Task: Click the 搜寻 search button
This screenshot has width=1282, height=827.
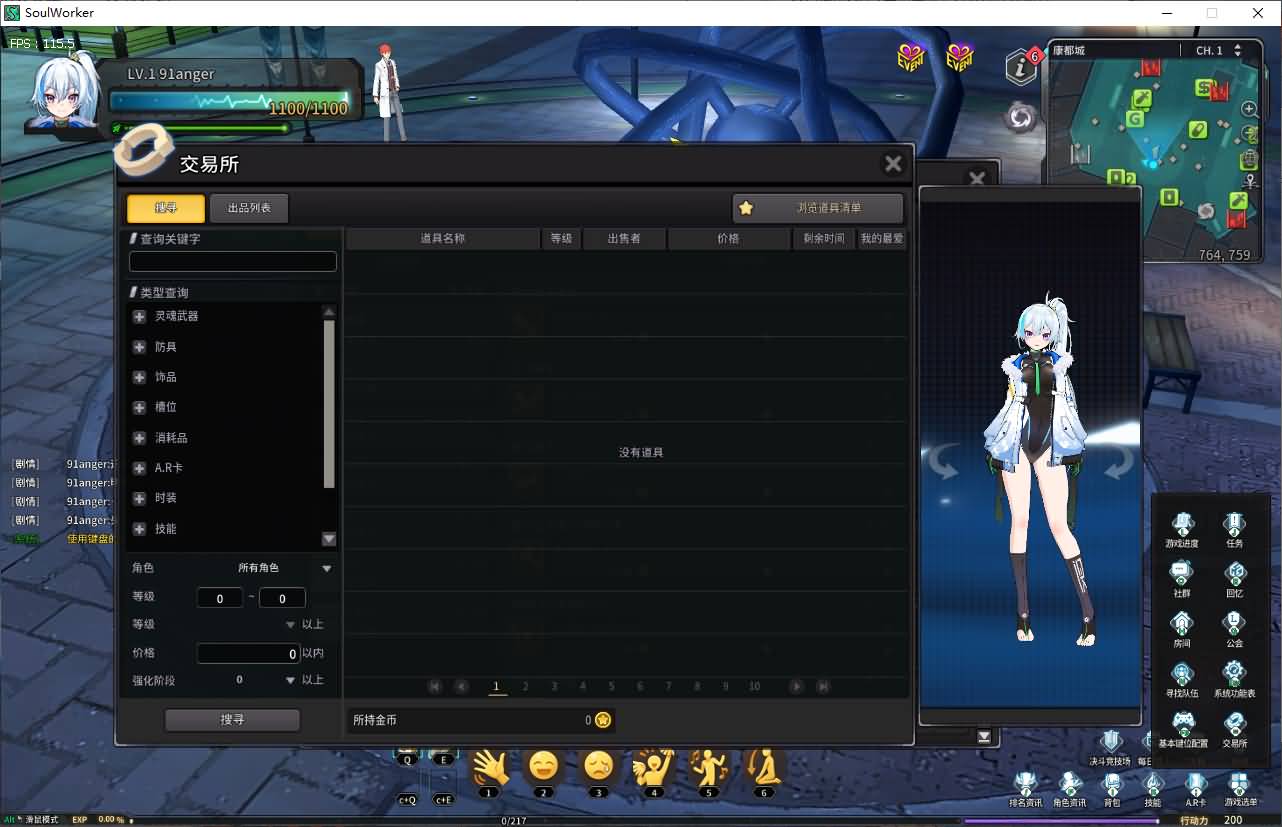Action: [x=232, y=719]
